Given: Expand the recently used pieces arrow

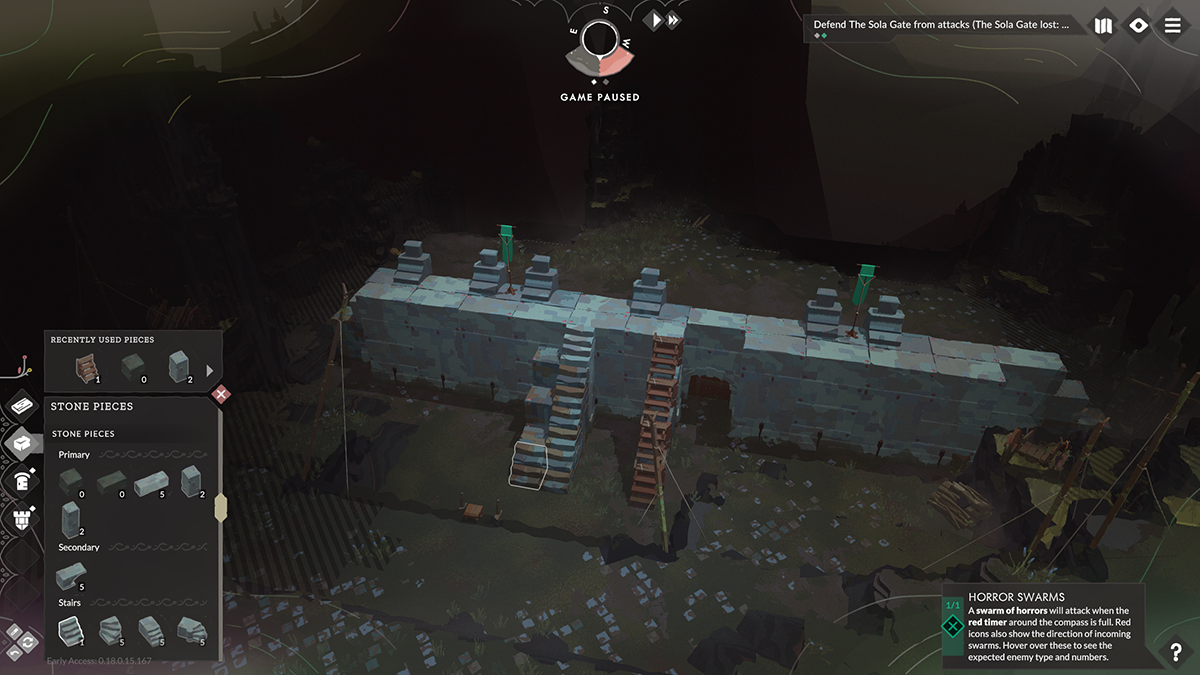Looking at the screenshot, I should [x=210, y=370].
